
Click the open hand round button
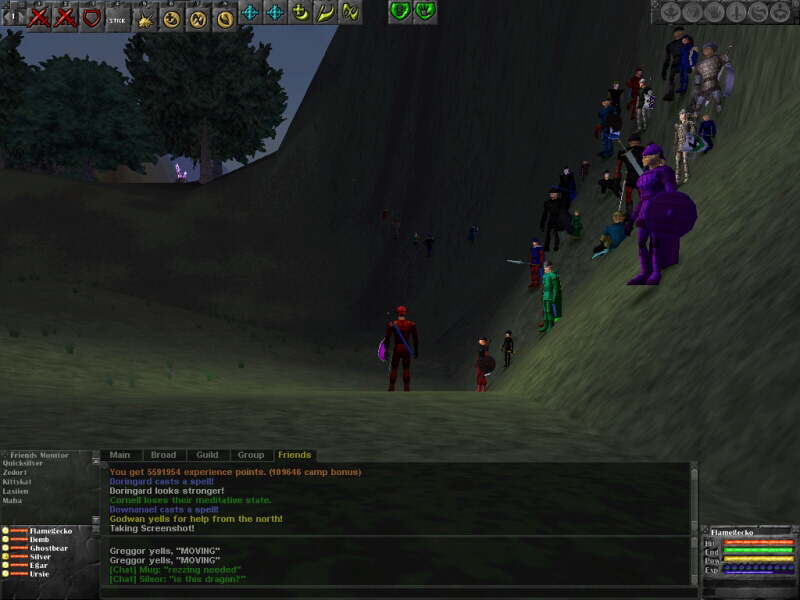(x=714, y=12)
